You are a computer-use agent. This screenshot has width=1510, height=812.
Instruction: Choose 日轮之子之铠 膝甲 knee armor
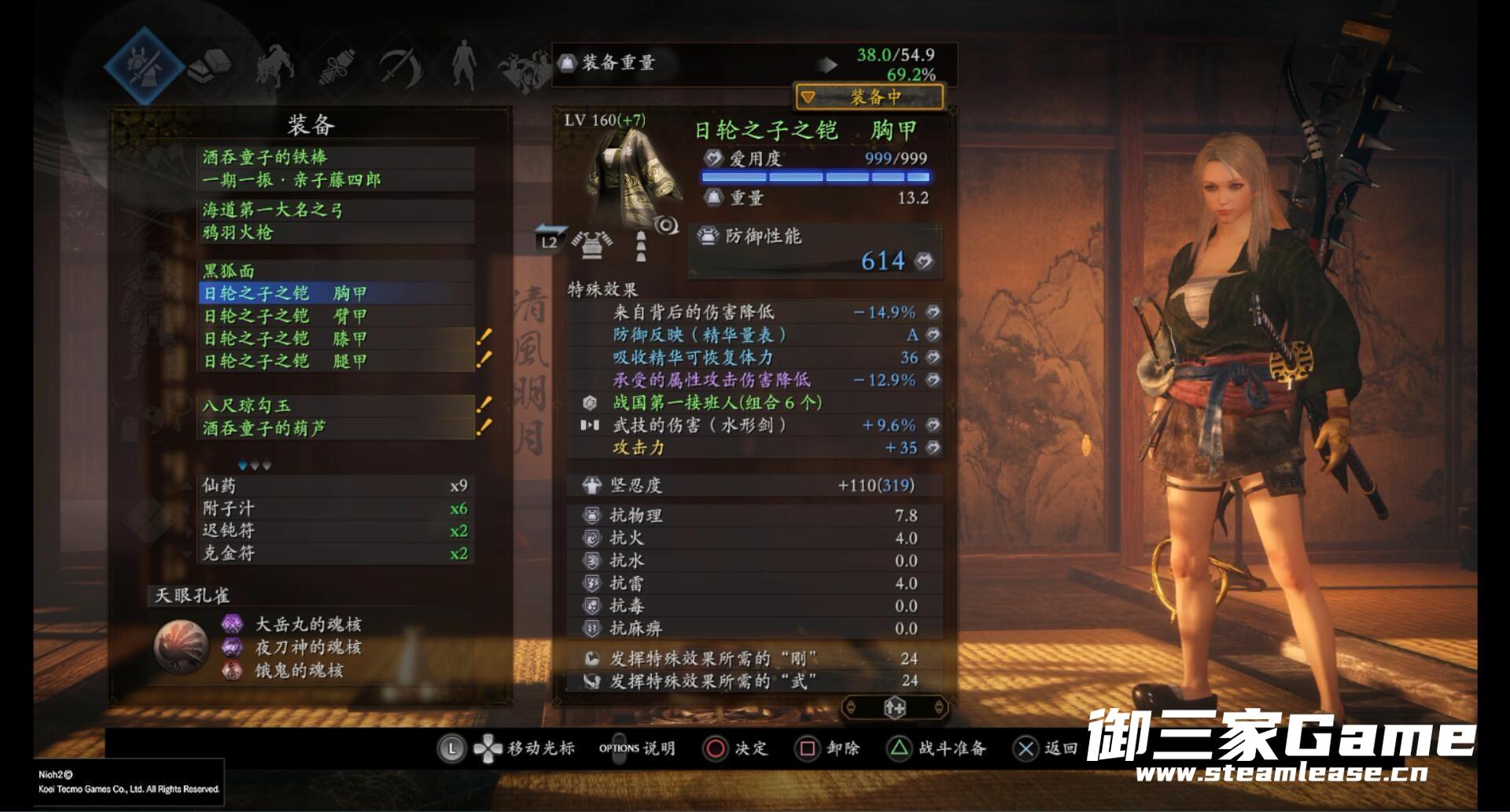(337, 339)
